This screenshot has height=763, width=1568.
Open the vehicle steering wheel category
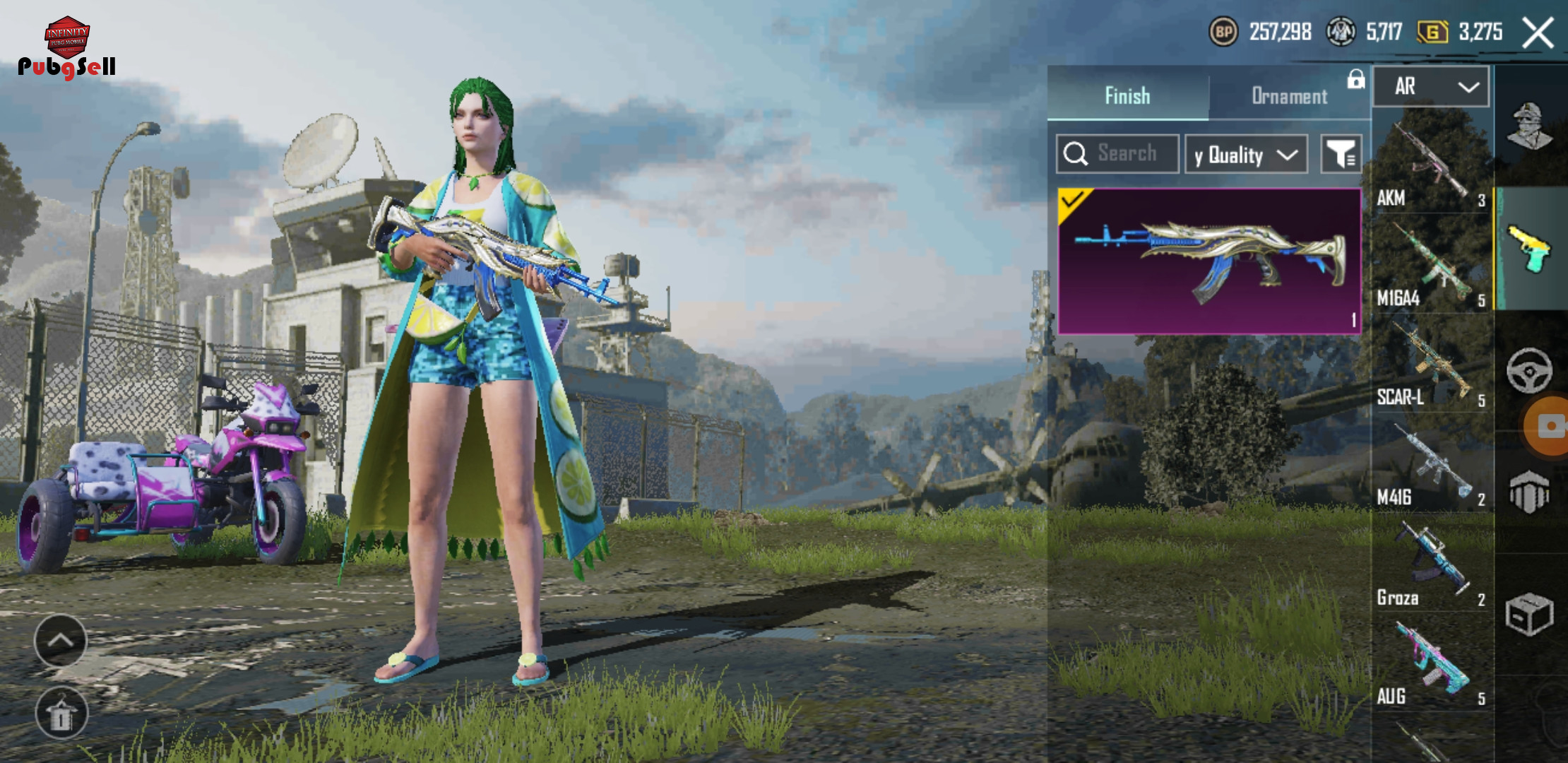pos(1529,369)
